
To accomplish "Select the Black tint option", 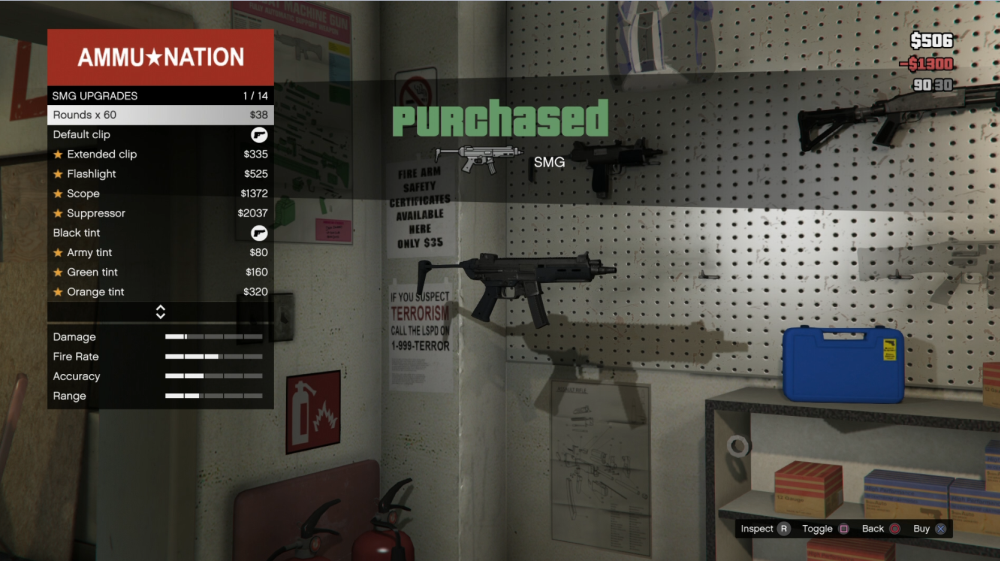I will (x=160, y=233).
